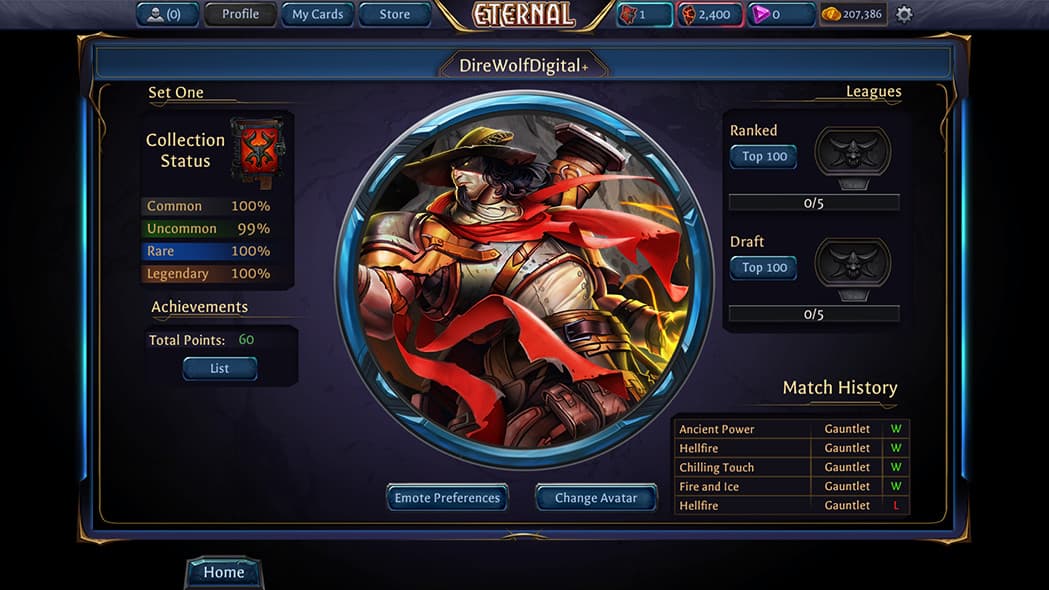Screen dimensions: 1049x590
Task: View Ranked Top 100 leaderboard
Action: (764, 157)
